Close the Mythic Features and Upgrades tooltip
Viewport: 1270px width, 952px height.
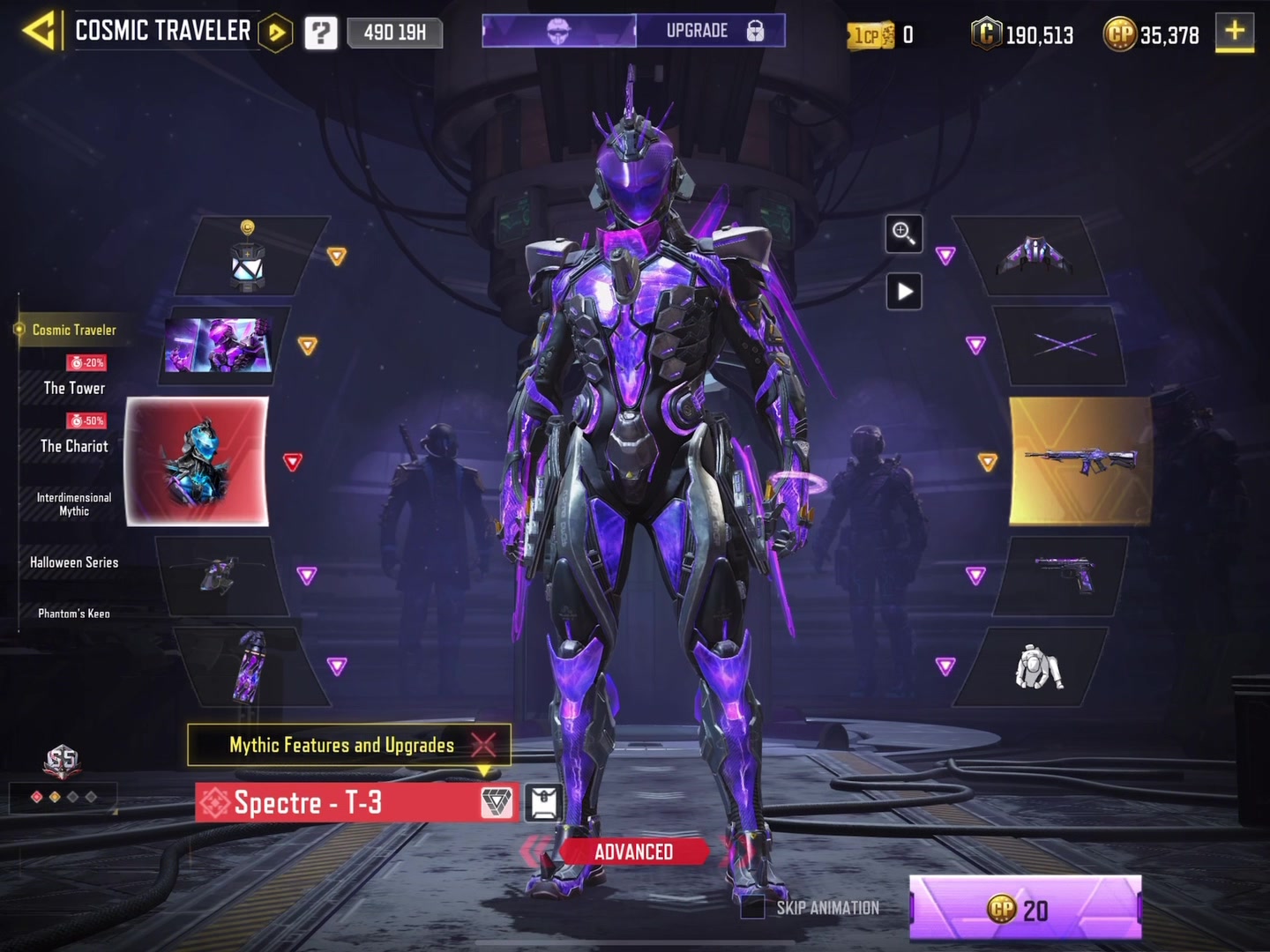[483, 745]
